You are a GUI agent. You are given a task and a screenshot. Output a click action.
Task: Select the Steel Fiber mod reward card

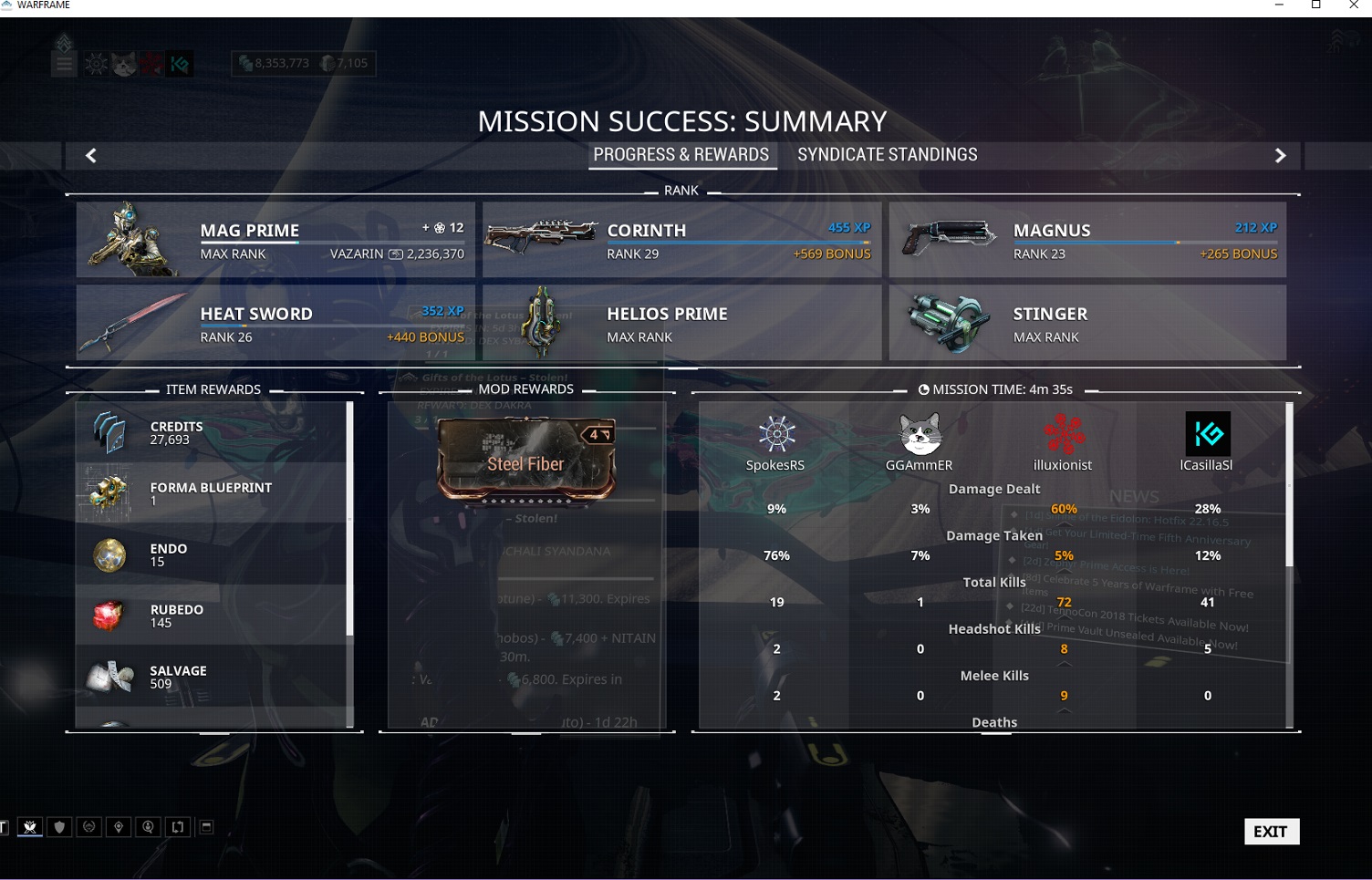tap(526, 461)
